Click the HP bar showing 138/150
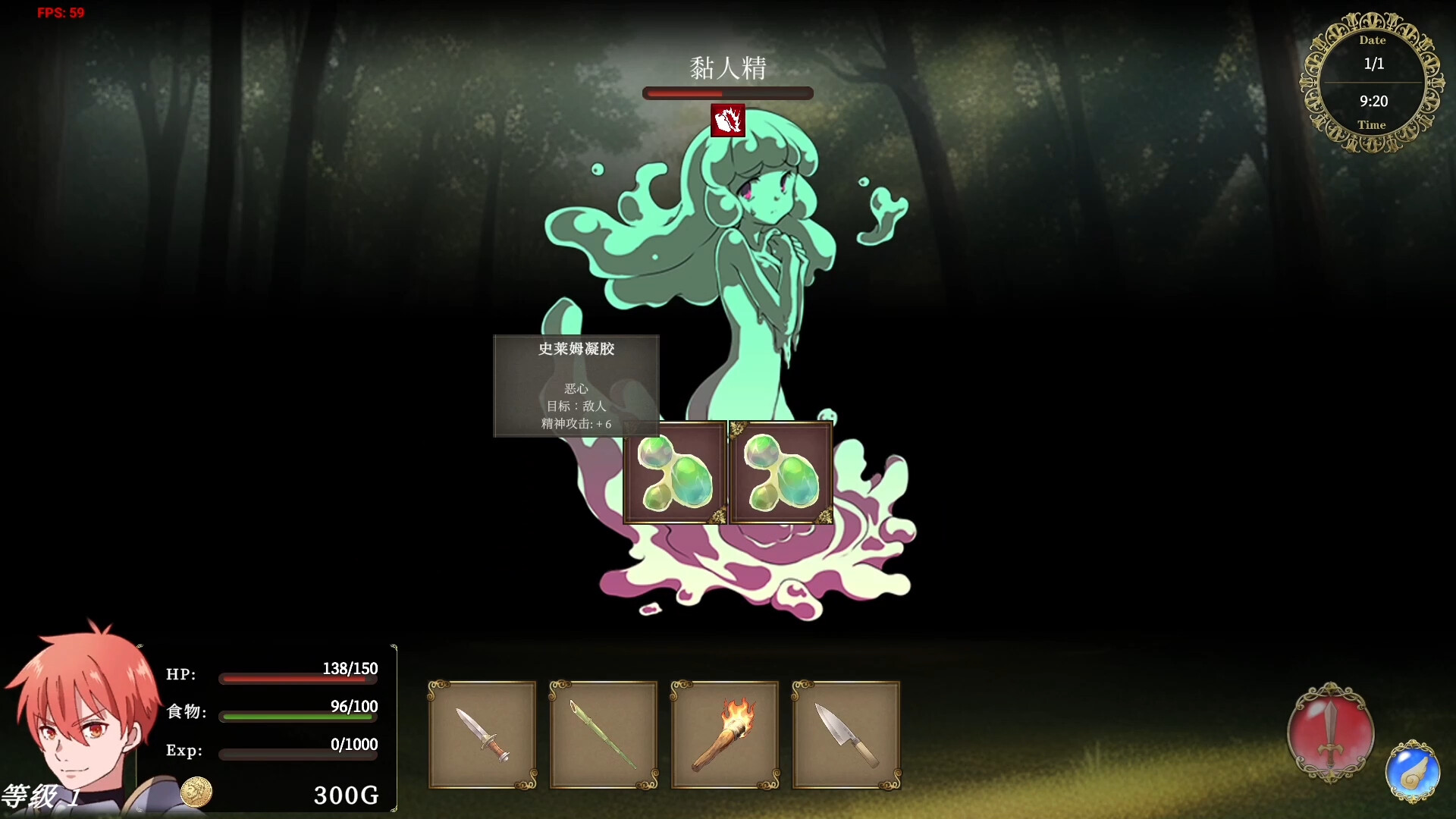 pyautogui.click(x=297, y=679)
